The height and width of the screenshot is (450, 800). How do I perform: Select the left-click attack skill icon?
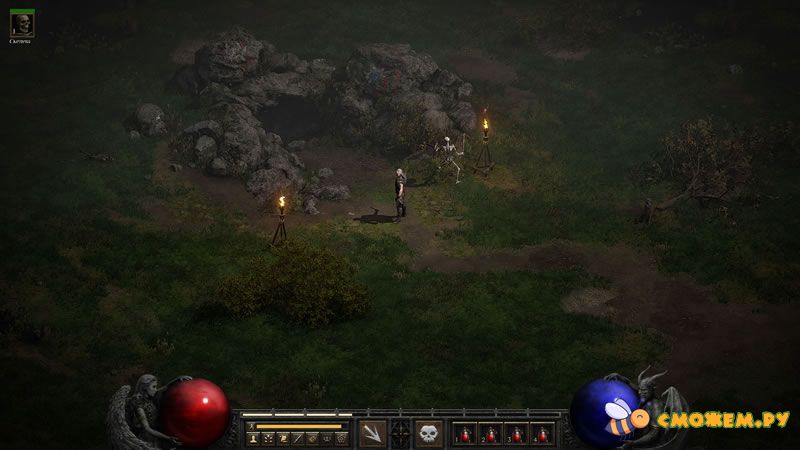[373, 433]
